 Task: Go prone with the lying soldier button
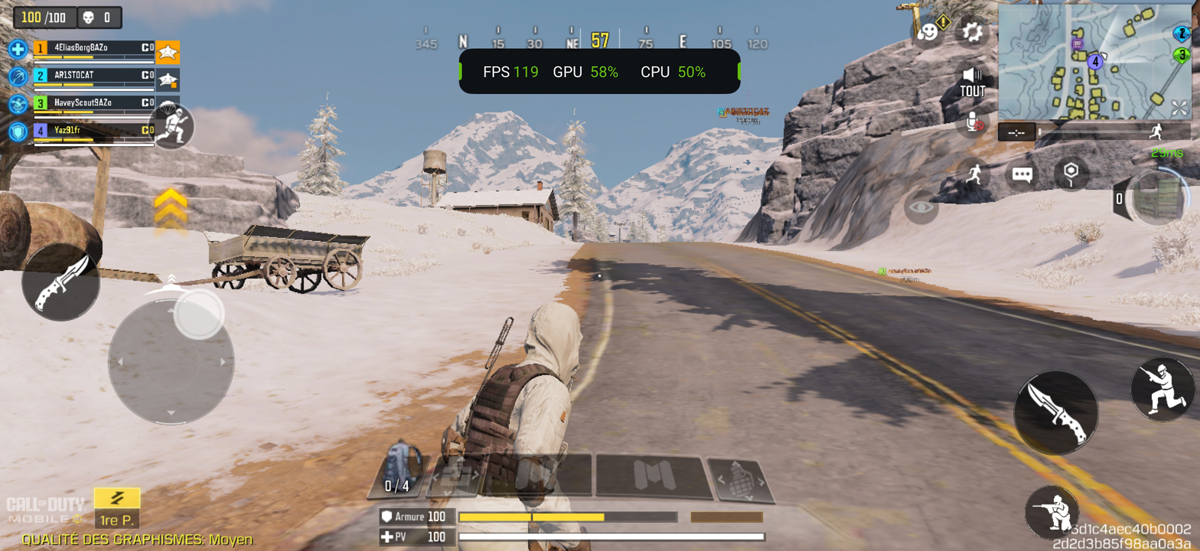(1051, 512)
